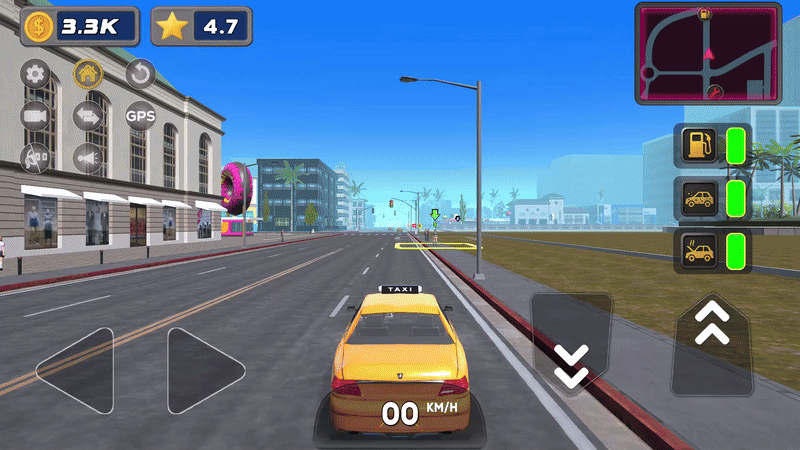Change controls with the double-arrow icon
The height and width of the screenshot is (450, 800).
click(88, 115)
